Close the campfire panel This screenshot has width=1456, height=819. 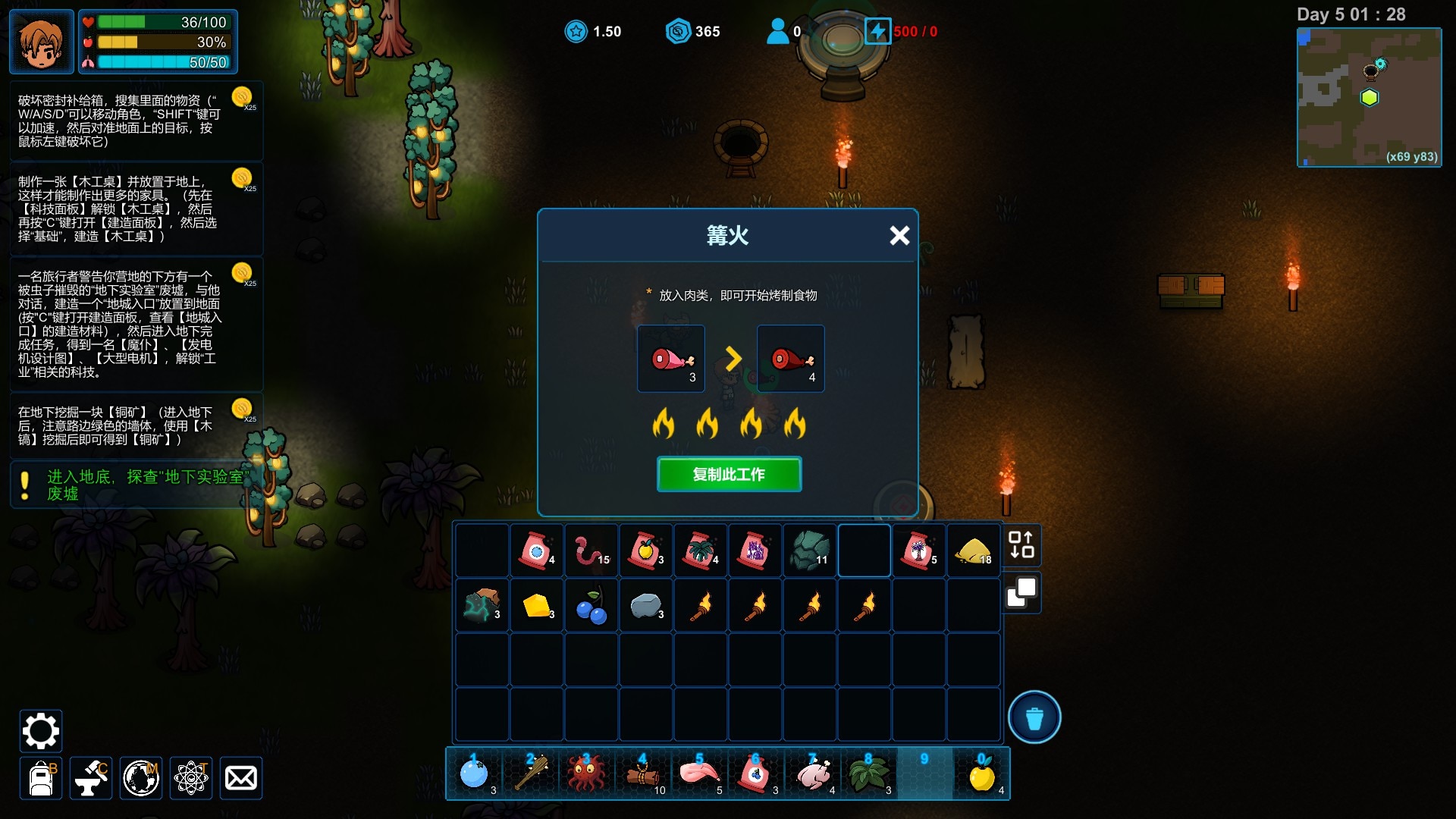(899, 236)
